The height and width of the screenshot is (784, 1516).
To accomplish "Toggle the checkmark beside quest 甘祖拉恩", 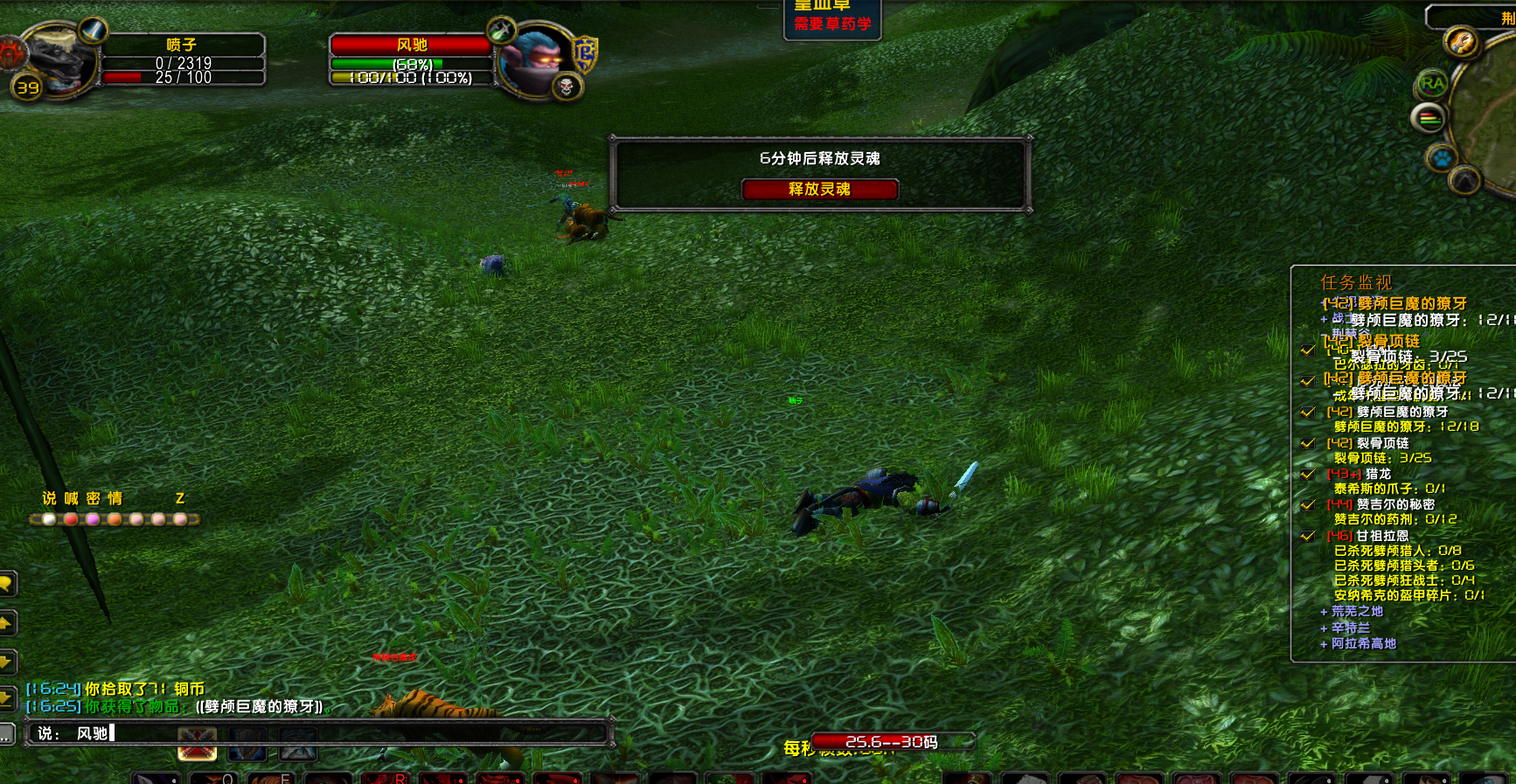I will click(x=1308, y=536).
